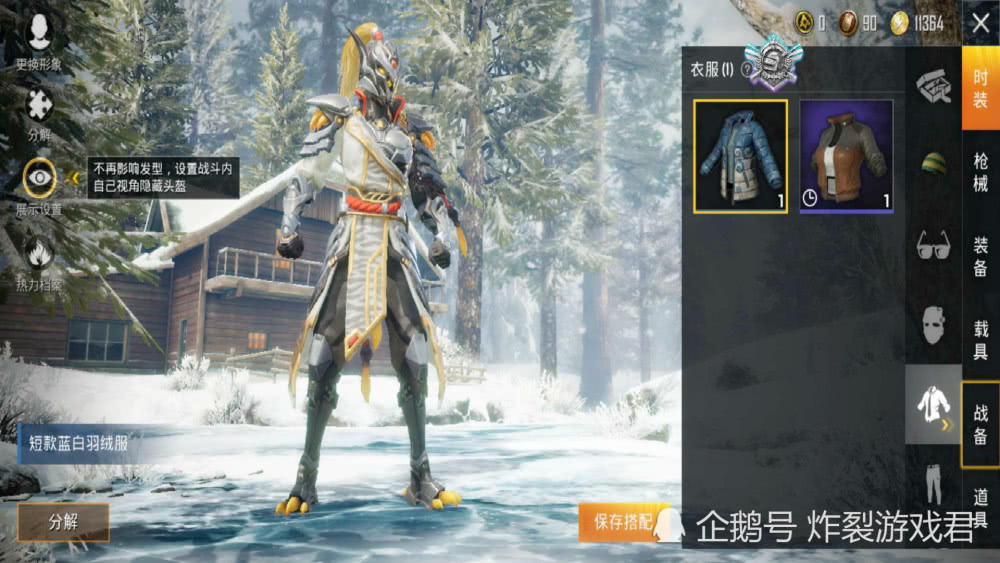Select the 装备 tab
The image size is (1000, 563).
coord(980,255)
